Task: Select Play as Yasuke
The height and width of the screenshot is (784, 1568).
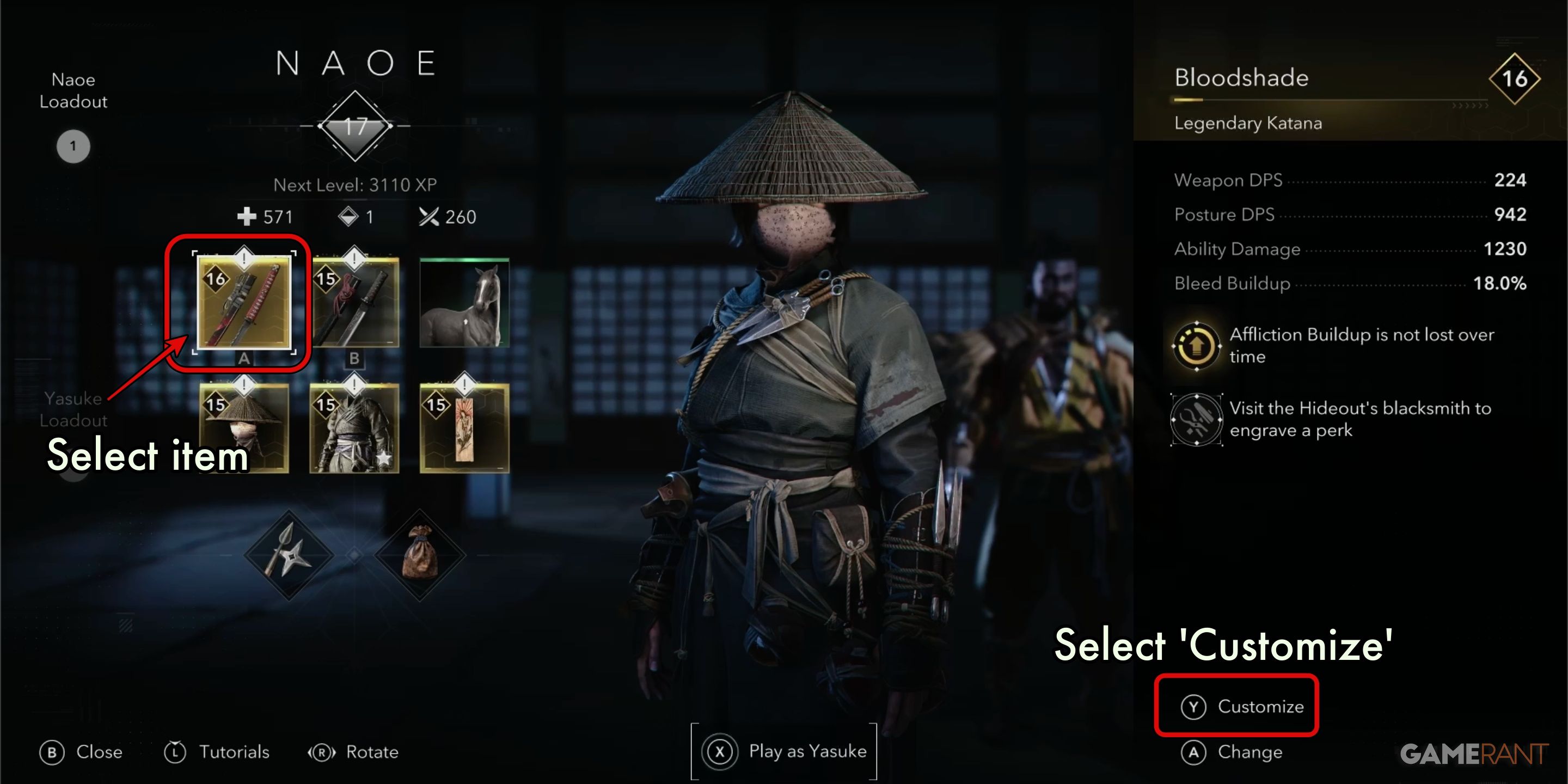Action: (x=785, y=751)
